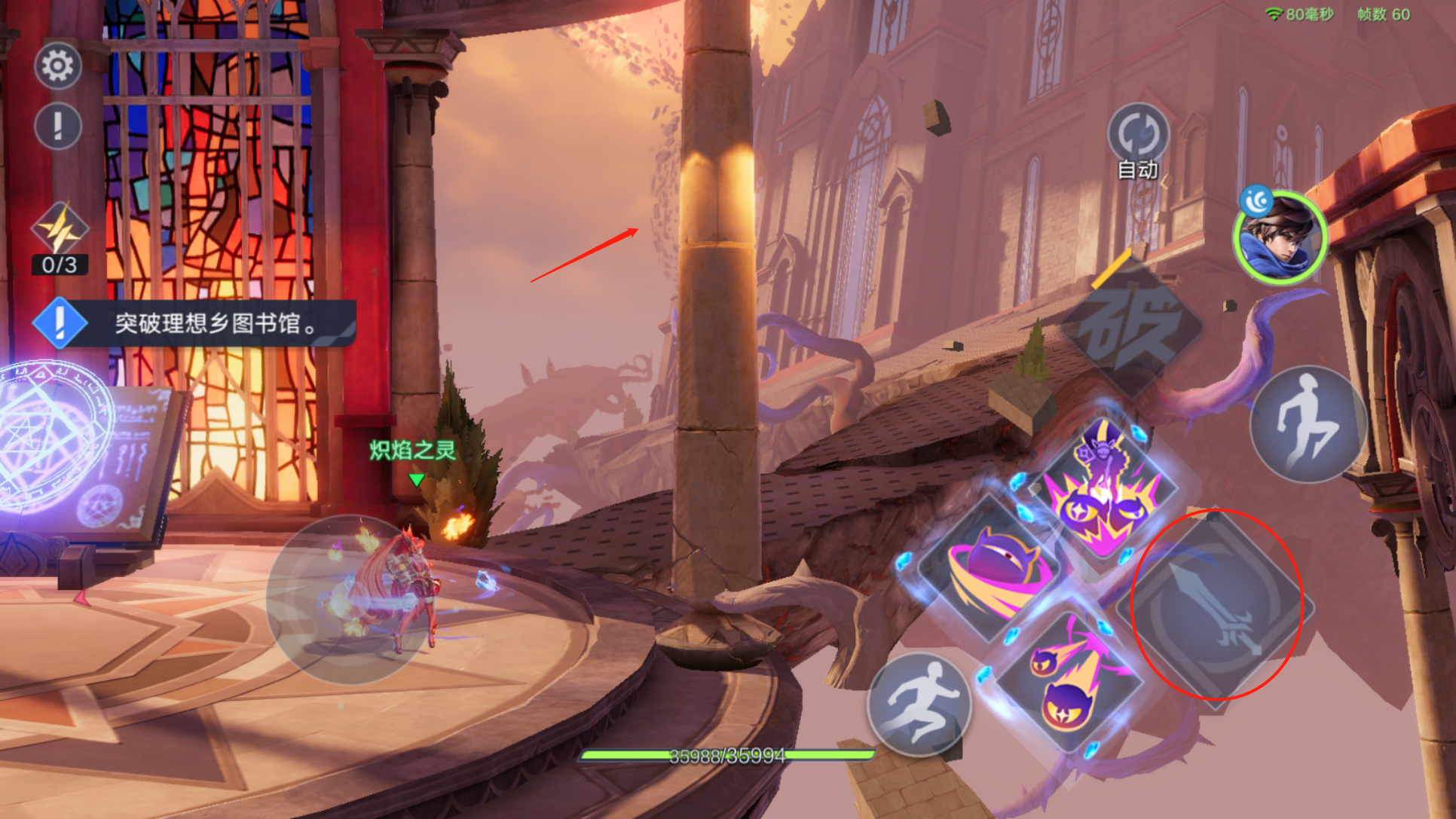Activate the lower sprinting figure dash button
1456x819 pixels.
(920, 704)
